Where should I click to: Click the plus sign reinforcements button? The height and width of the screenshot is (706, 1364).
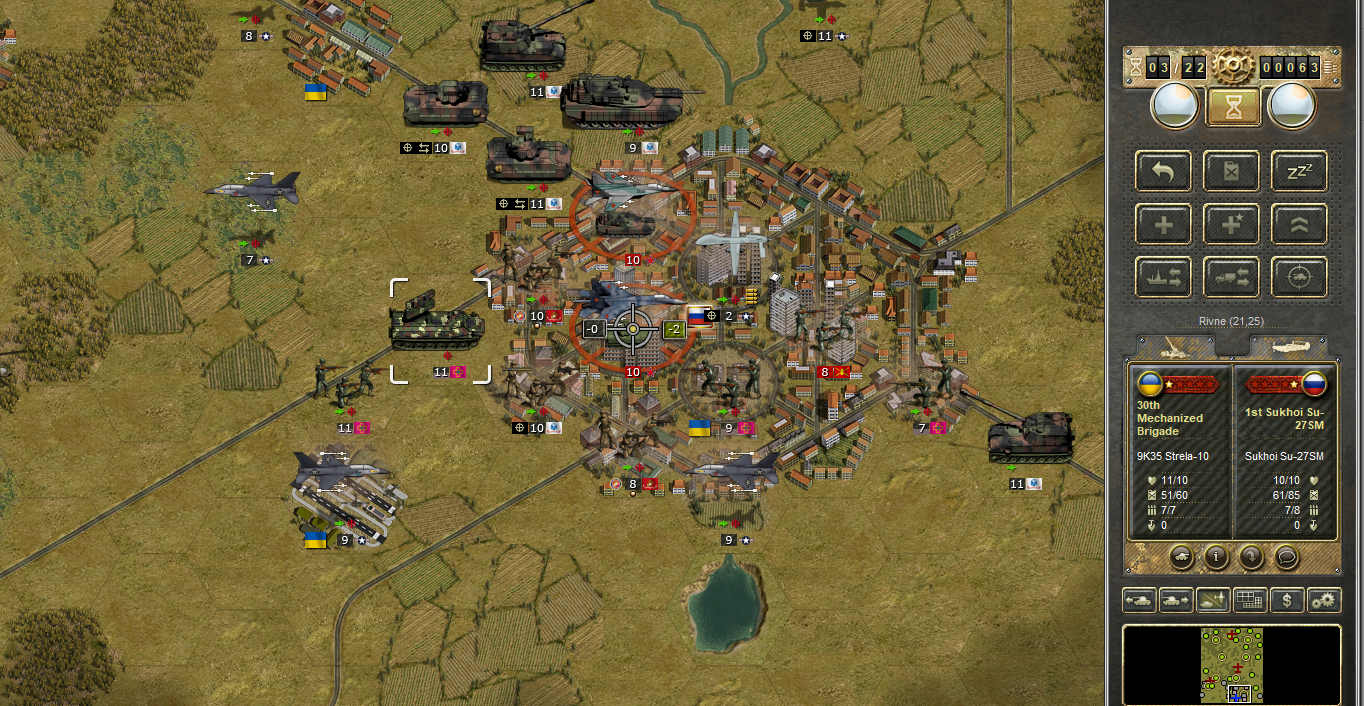pyautogui.click(x=1163, y=225)
